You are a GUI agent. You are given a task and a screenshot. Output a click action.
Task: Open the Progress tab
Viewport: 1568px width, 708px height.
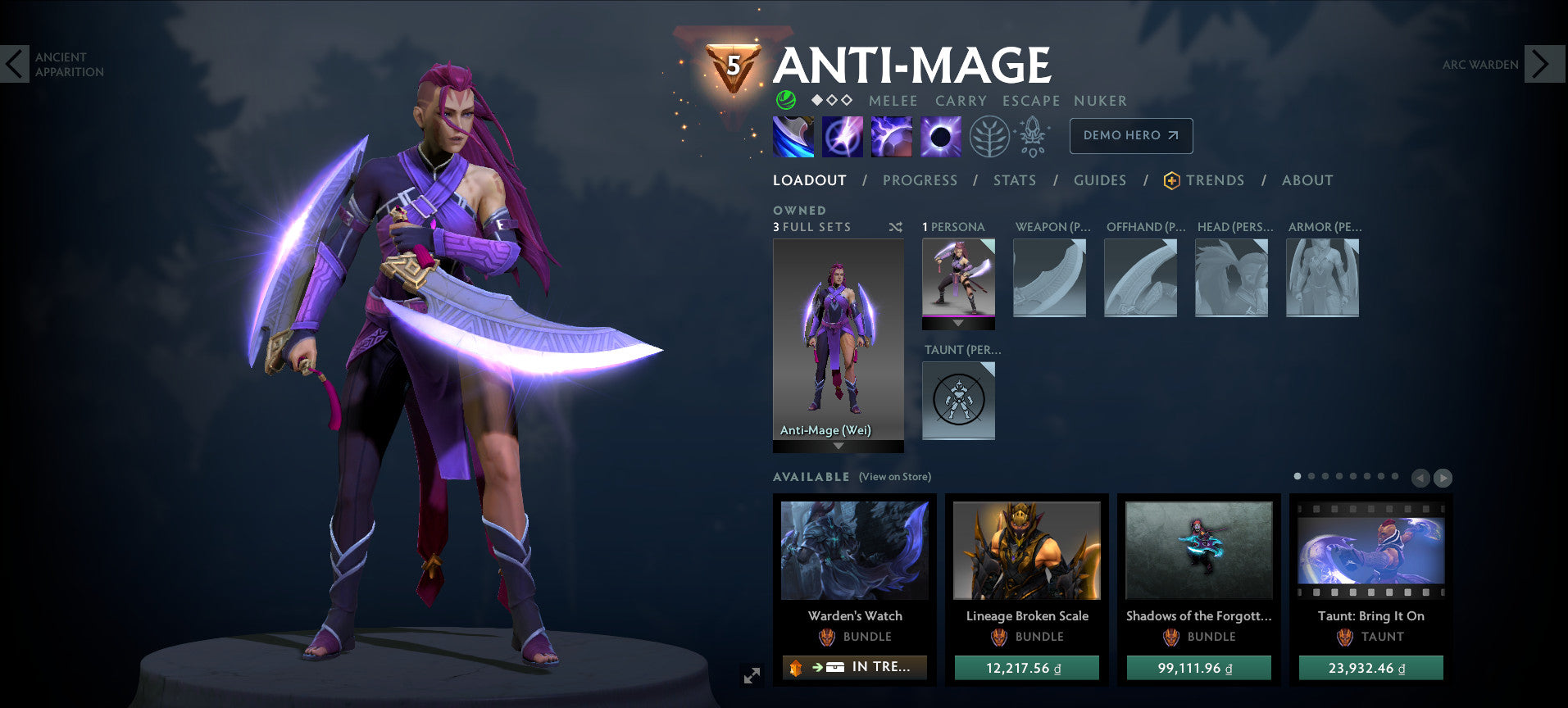click(920, 180)
